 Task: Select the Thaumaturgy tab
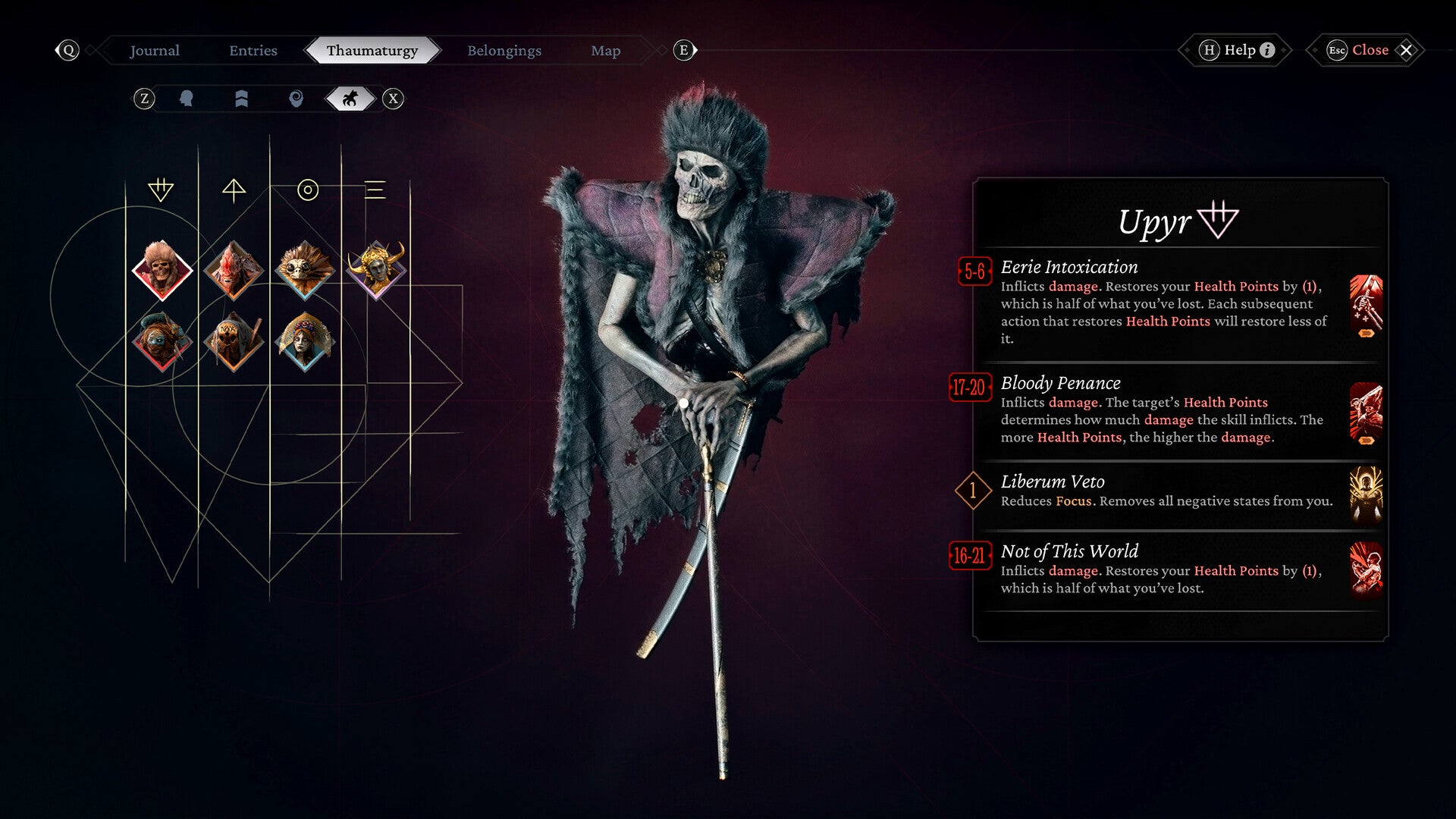click(x=372, y=51)
